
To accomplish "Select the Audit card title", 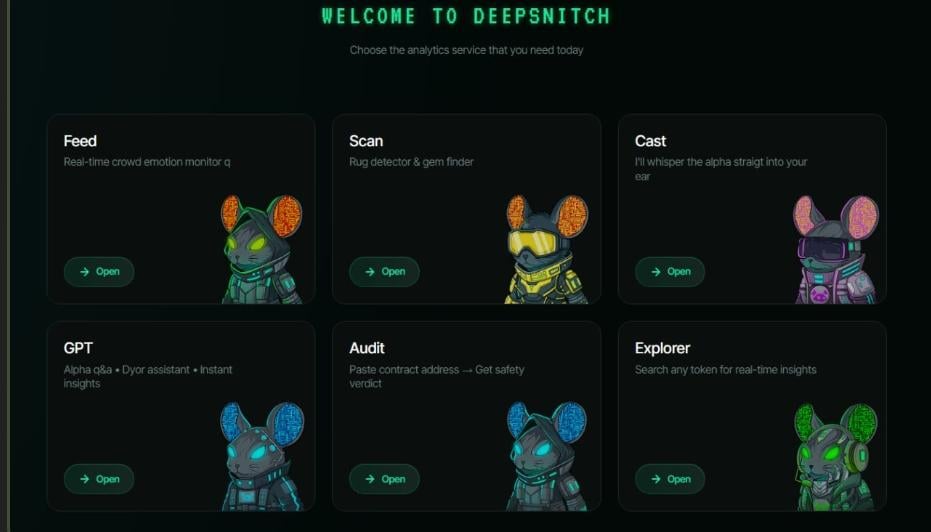I will 367,348.
